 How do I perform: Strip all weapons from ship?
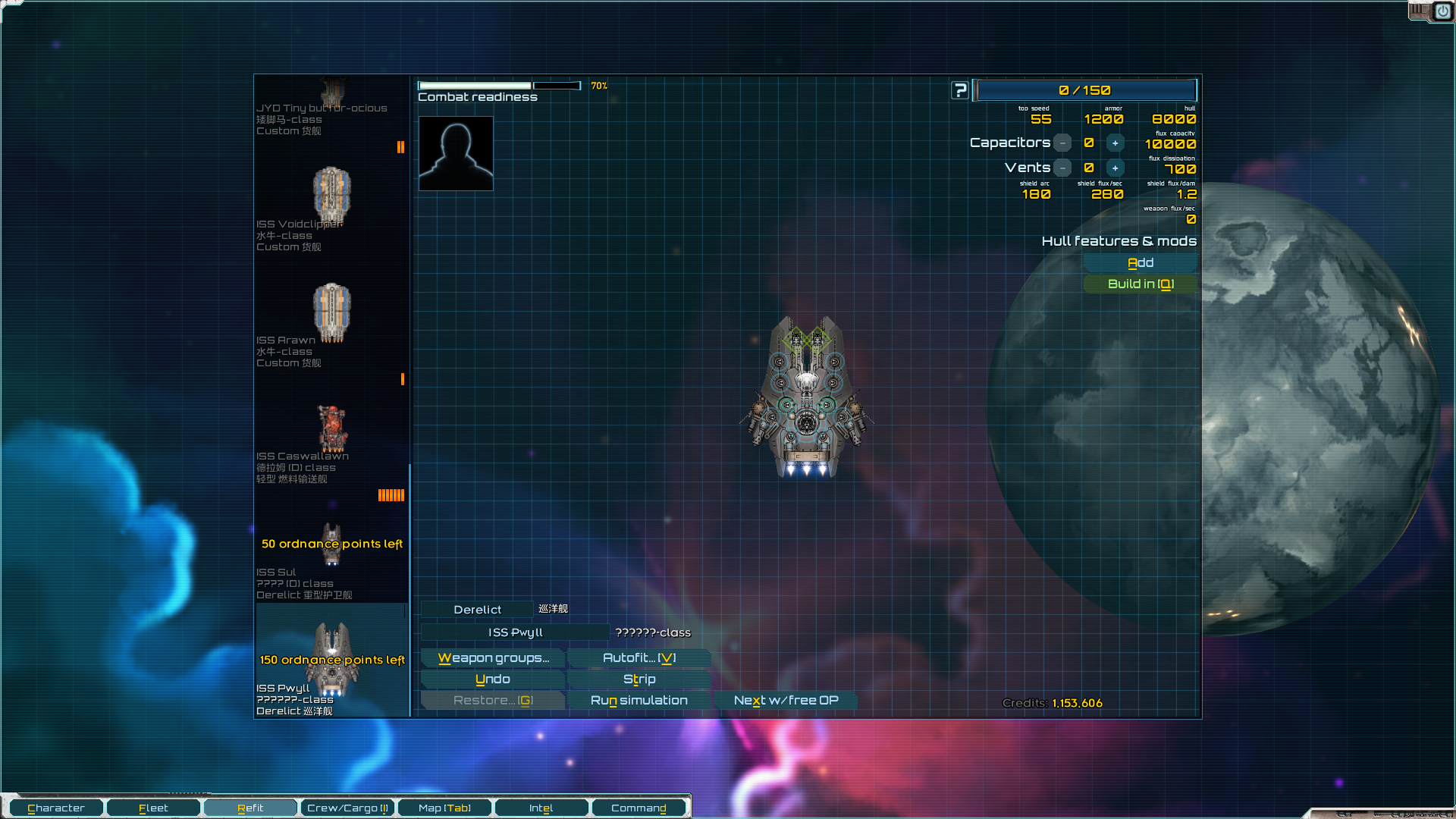639,679
